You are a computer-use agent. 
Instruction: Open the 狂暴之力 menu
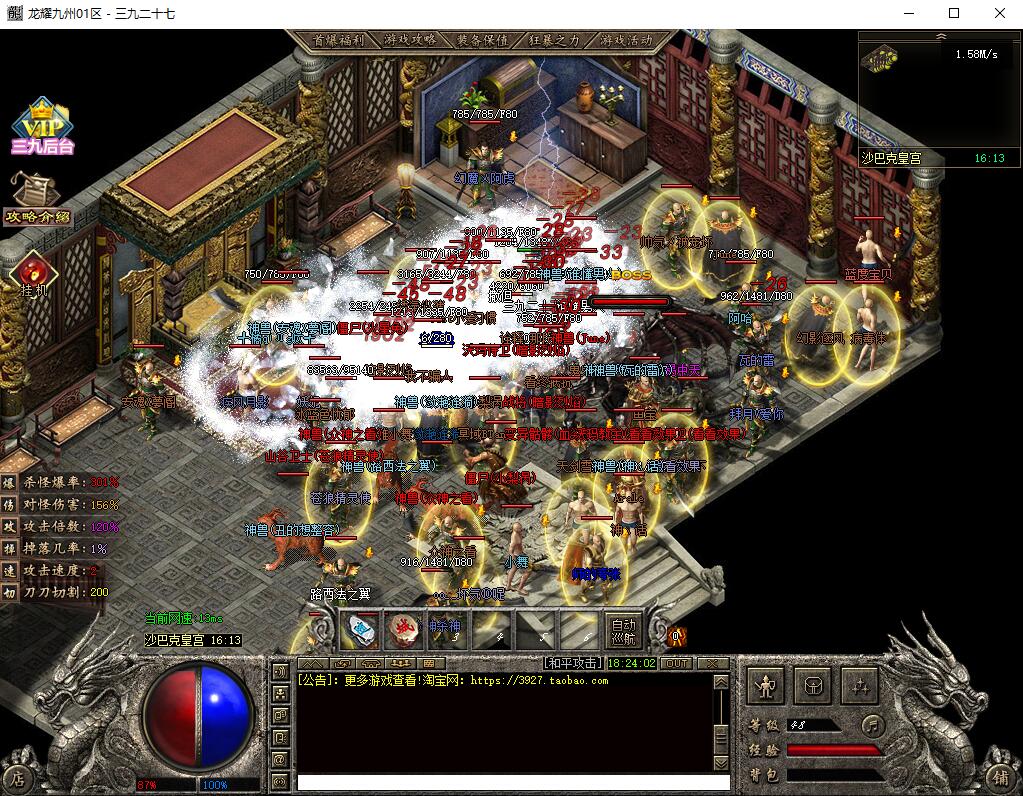click(554, 40)
